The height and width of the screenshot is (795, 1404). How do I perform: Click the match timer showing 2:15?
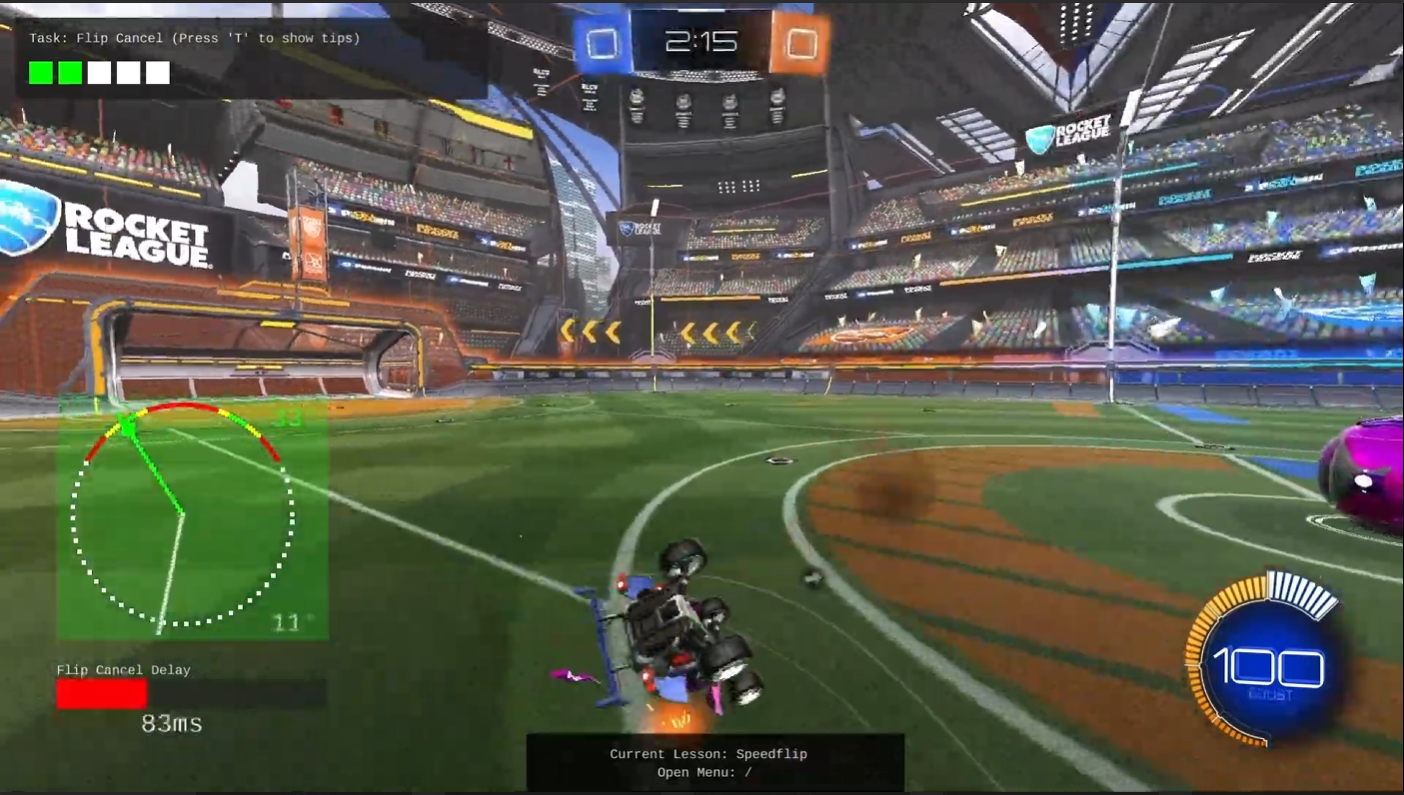(x=700, y=40)
